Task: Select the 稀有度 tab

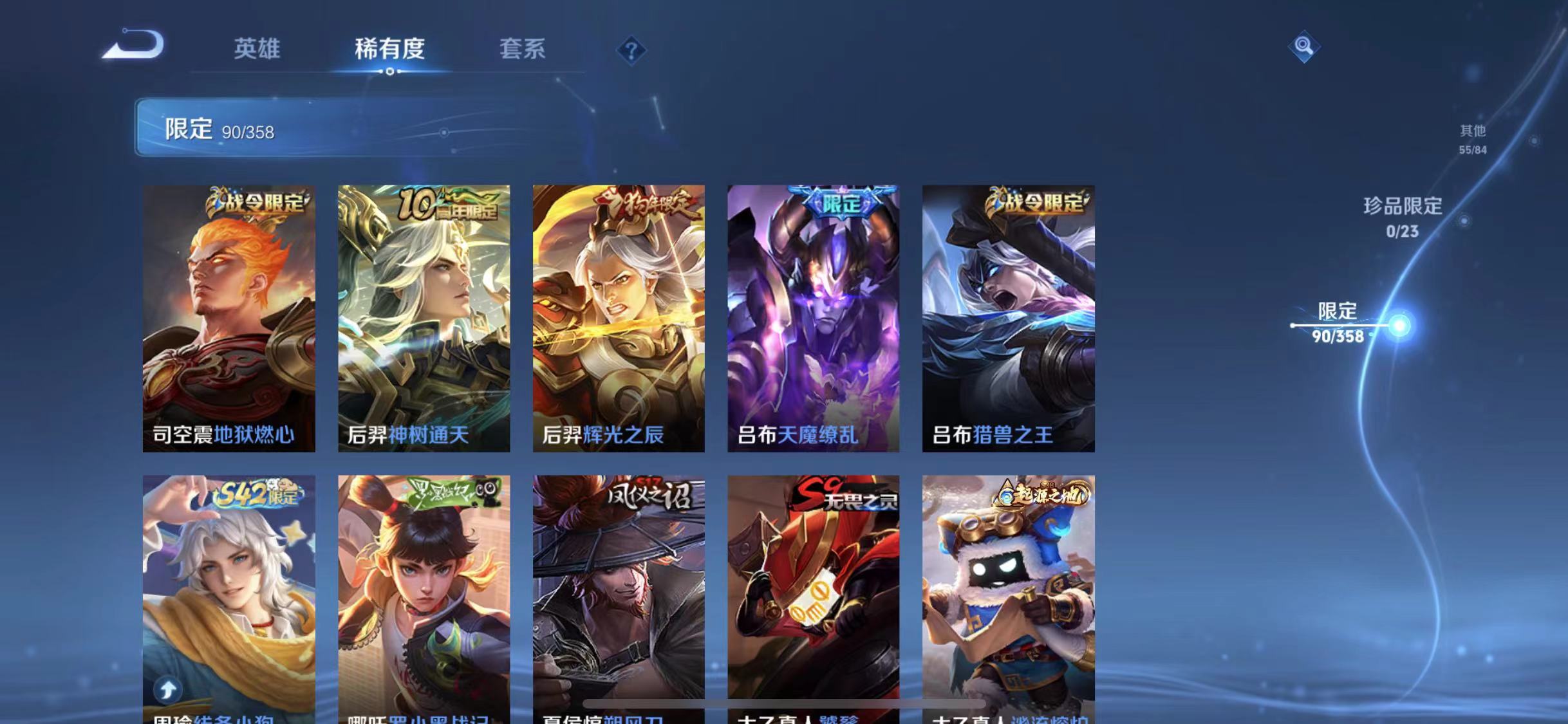Action: pyautogui.click(x=389, y=49)
